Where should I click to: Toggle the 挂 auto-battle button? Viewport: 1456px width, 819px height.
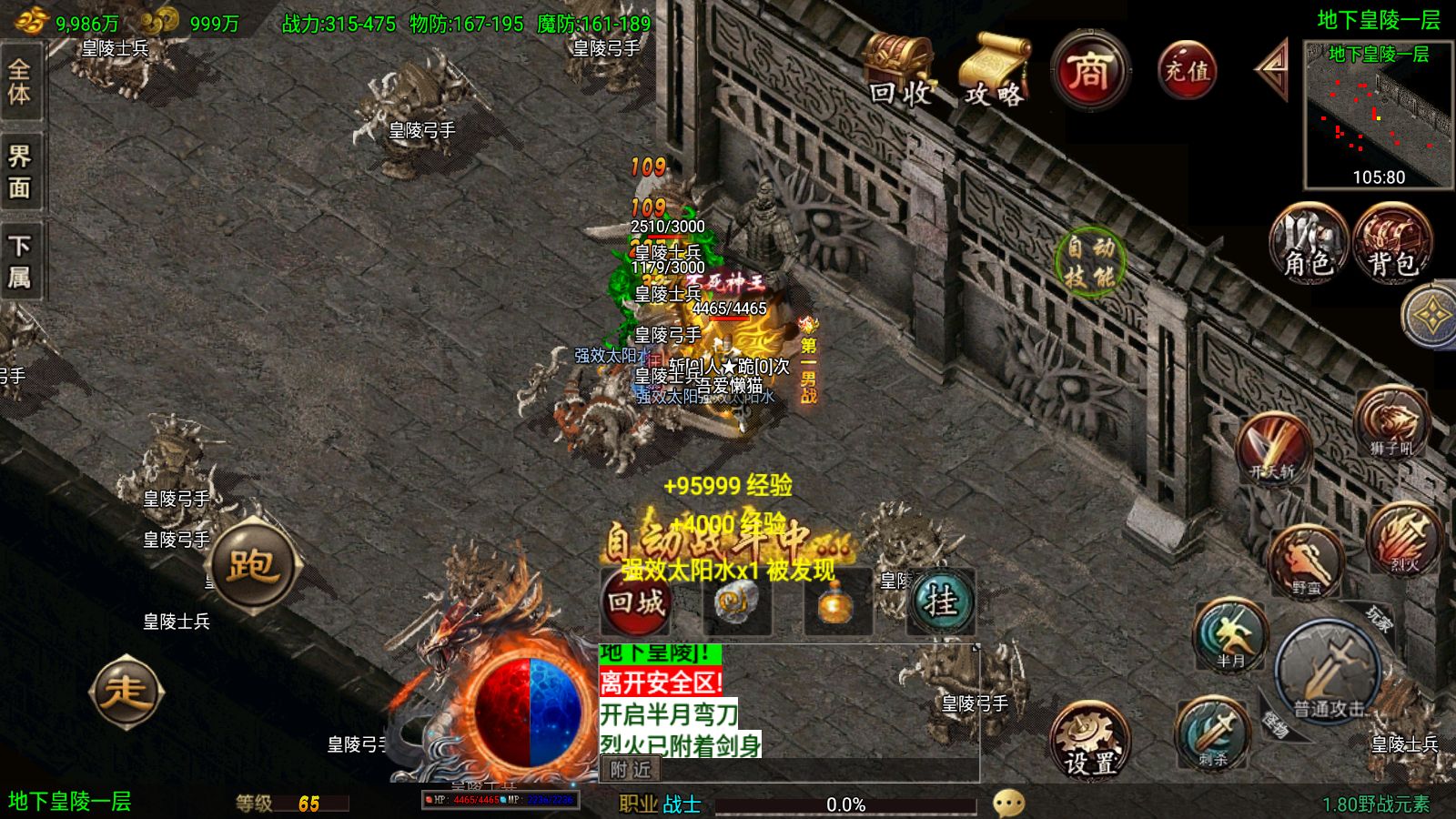tap(940, 602)
